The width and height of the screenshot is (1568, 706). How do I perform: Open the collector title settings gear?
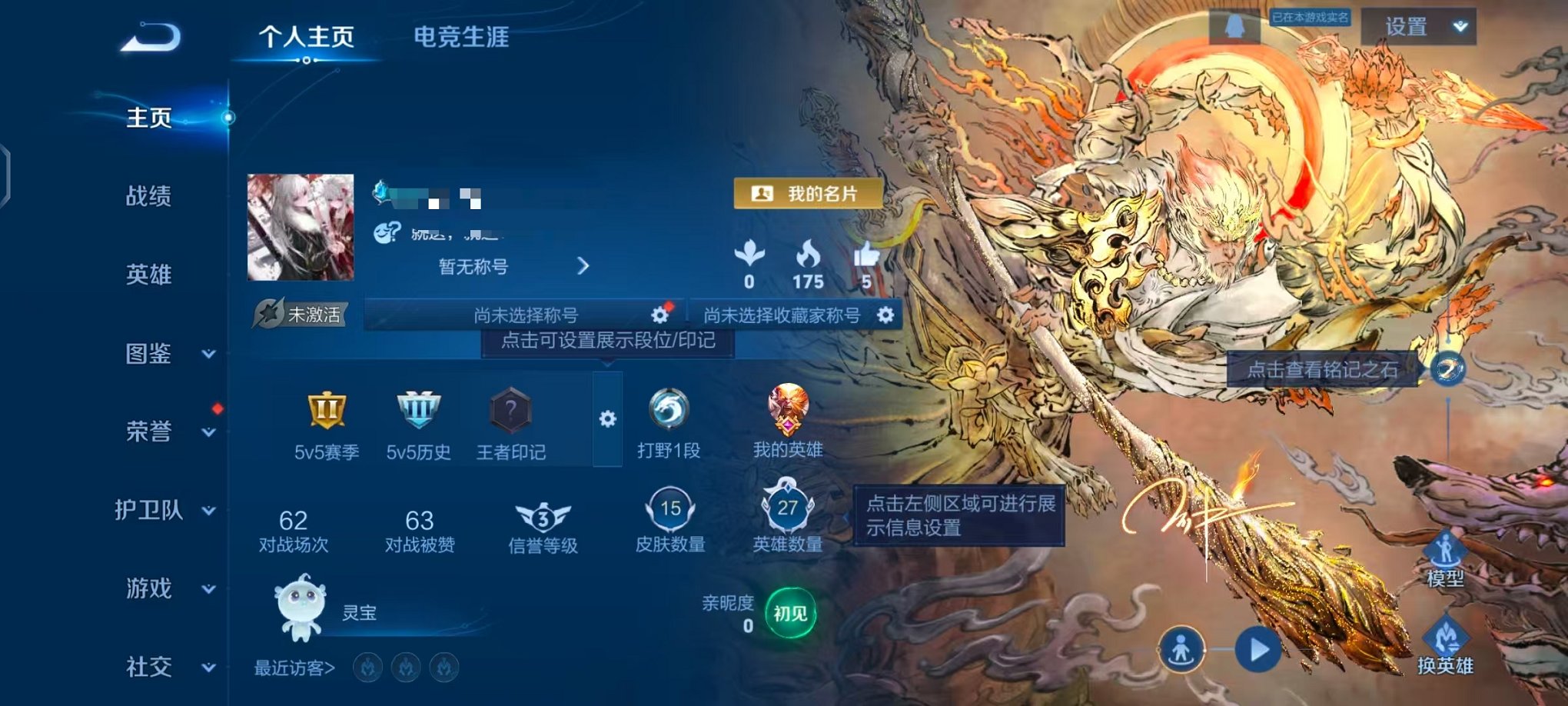[884, 315]
